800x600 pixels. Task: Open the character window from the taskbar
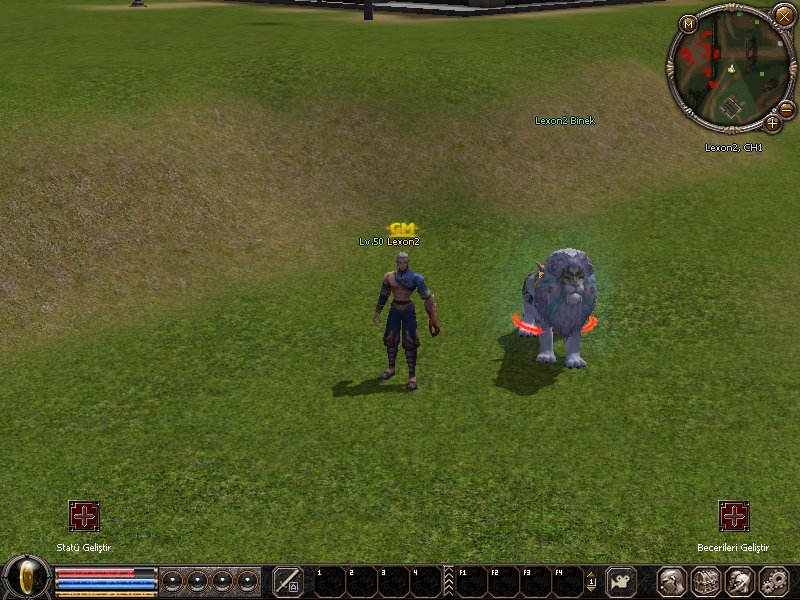tap(671, 581)
